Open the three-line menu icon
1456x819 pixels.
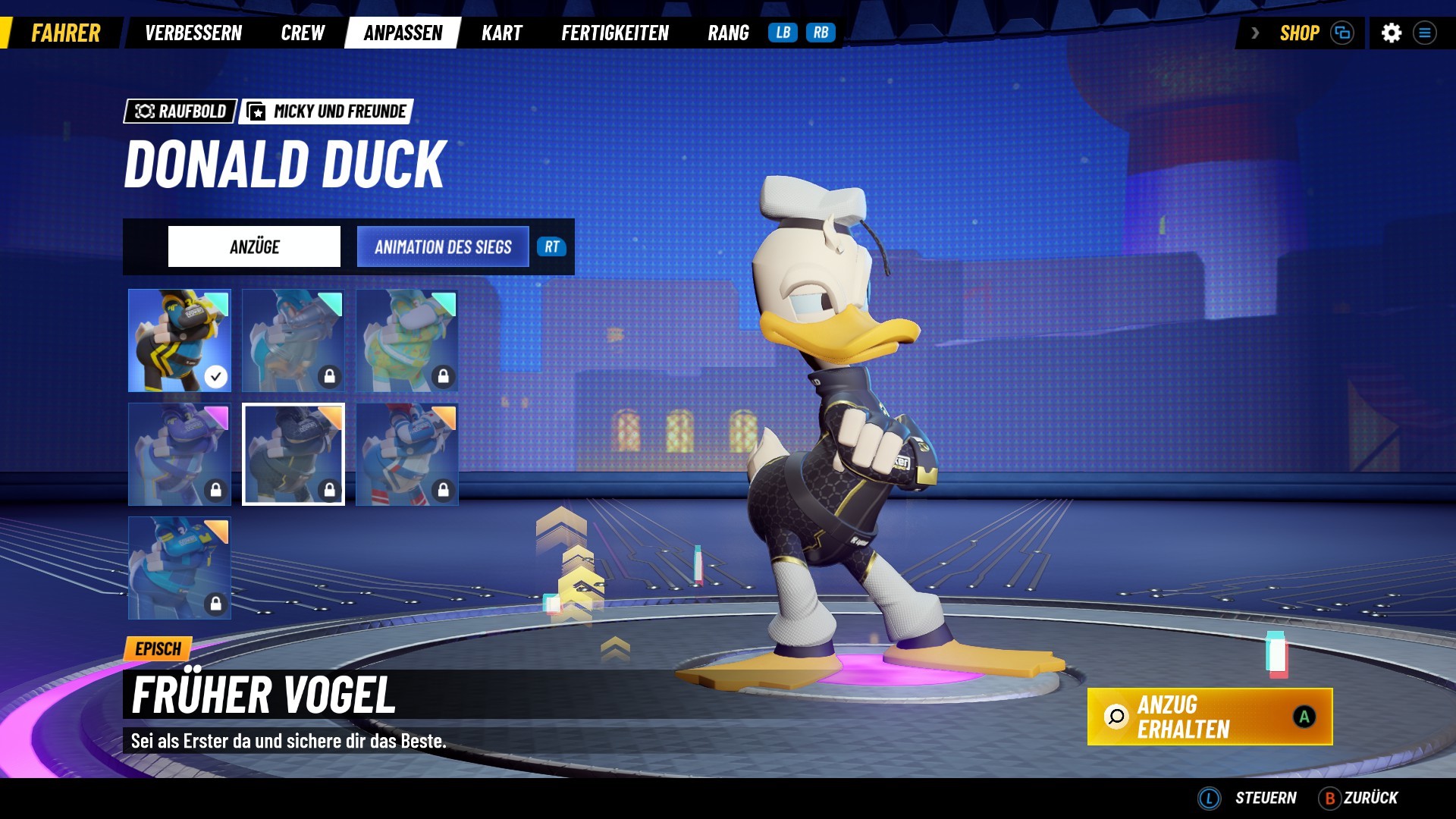pos(1425,33)
